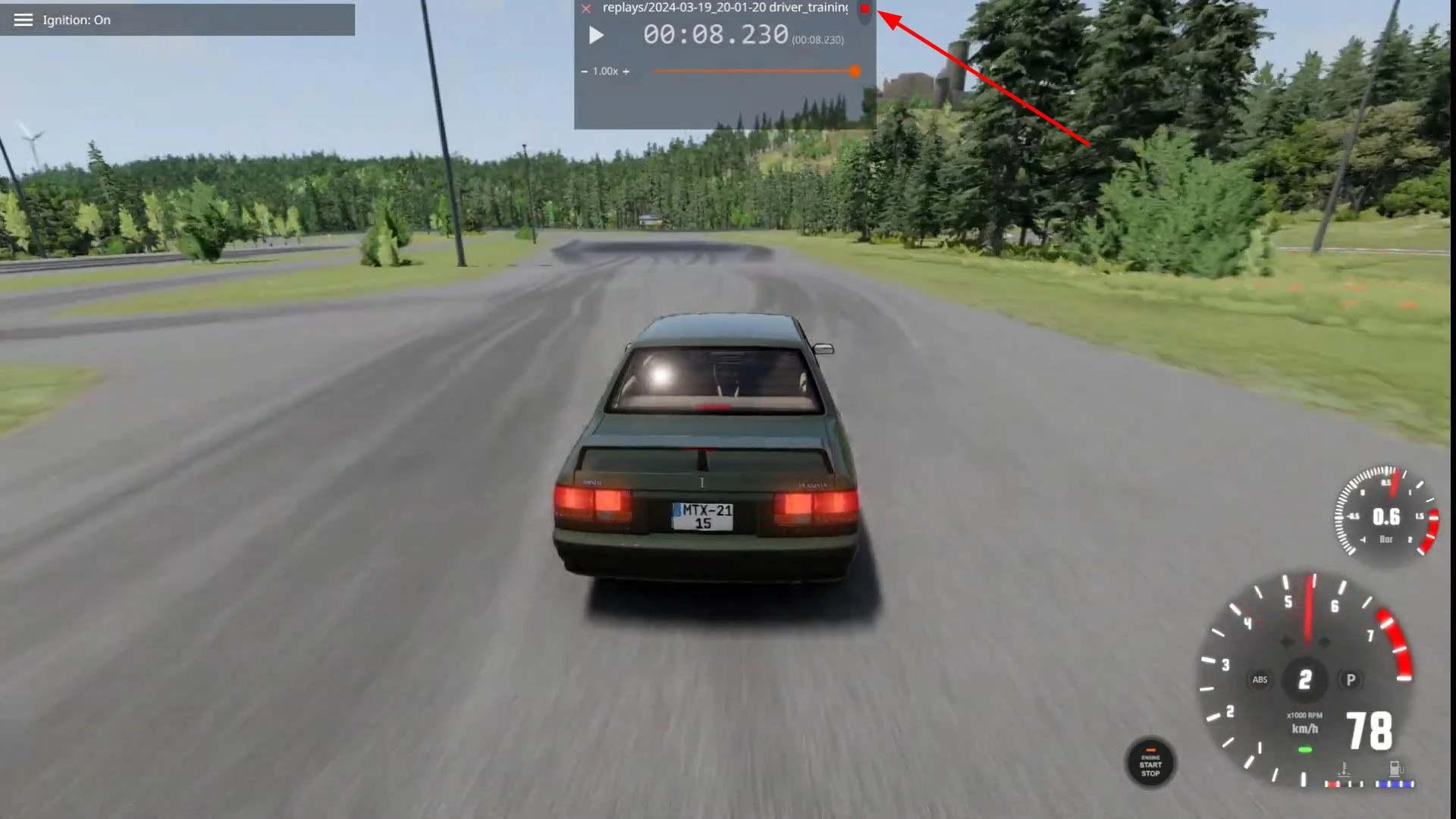Expand the sidebar via the menu icon

(23, 20)
